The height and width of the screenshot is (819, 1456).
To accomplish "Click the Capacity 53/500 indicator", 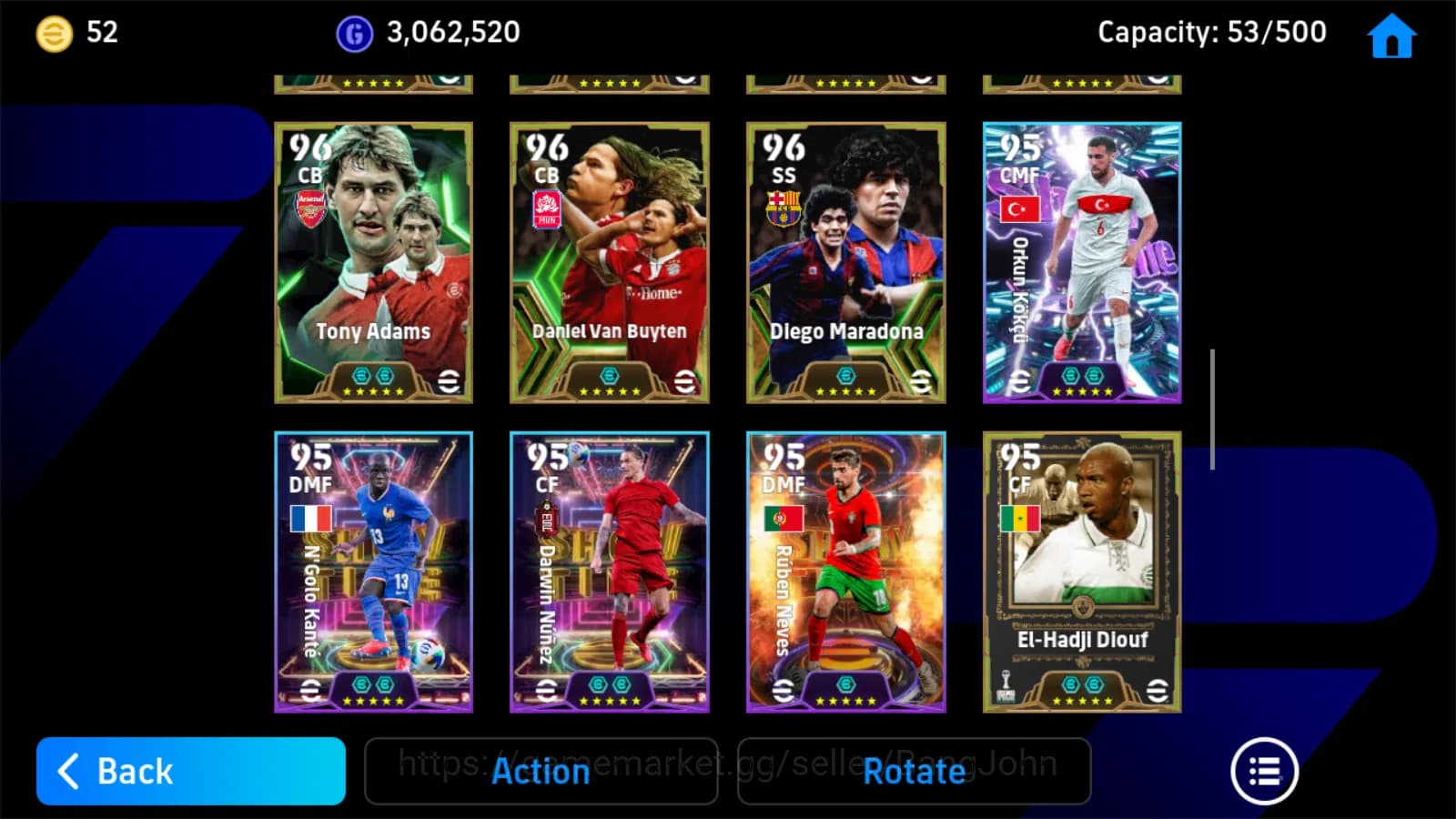I will pyautogui.click(x=1210, y=32).
